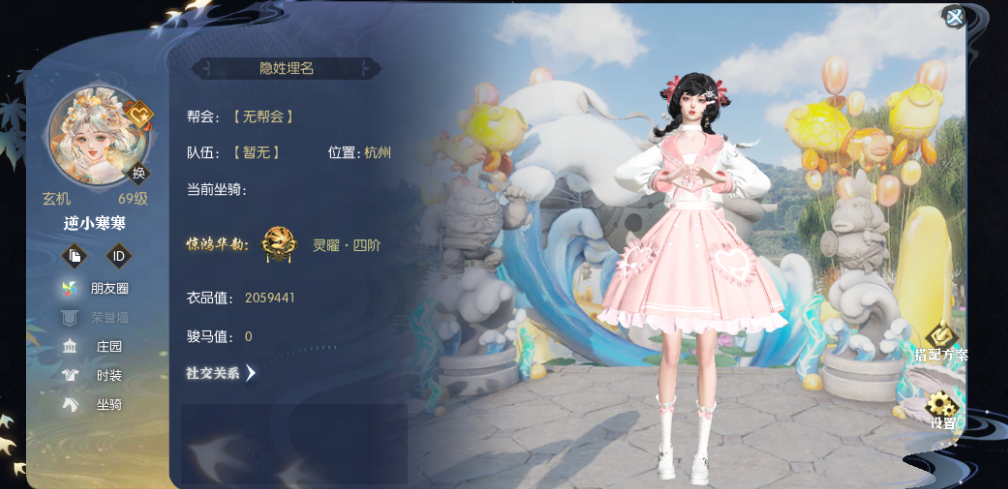Show the grayed-out 荣誉墙 entry
Screen dimensions: 1008x489
[x=98, y=317]
